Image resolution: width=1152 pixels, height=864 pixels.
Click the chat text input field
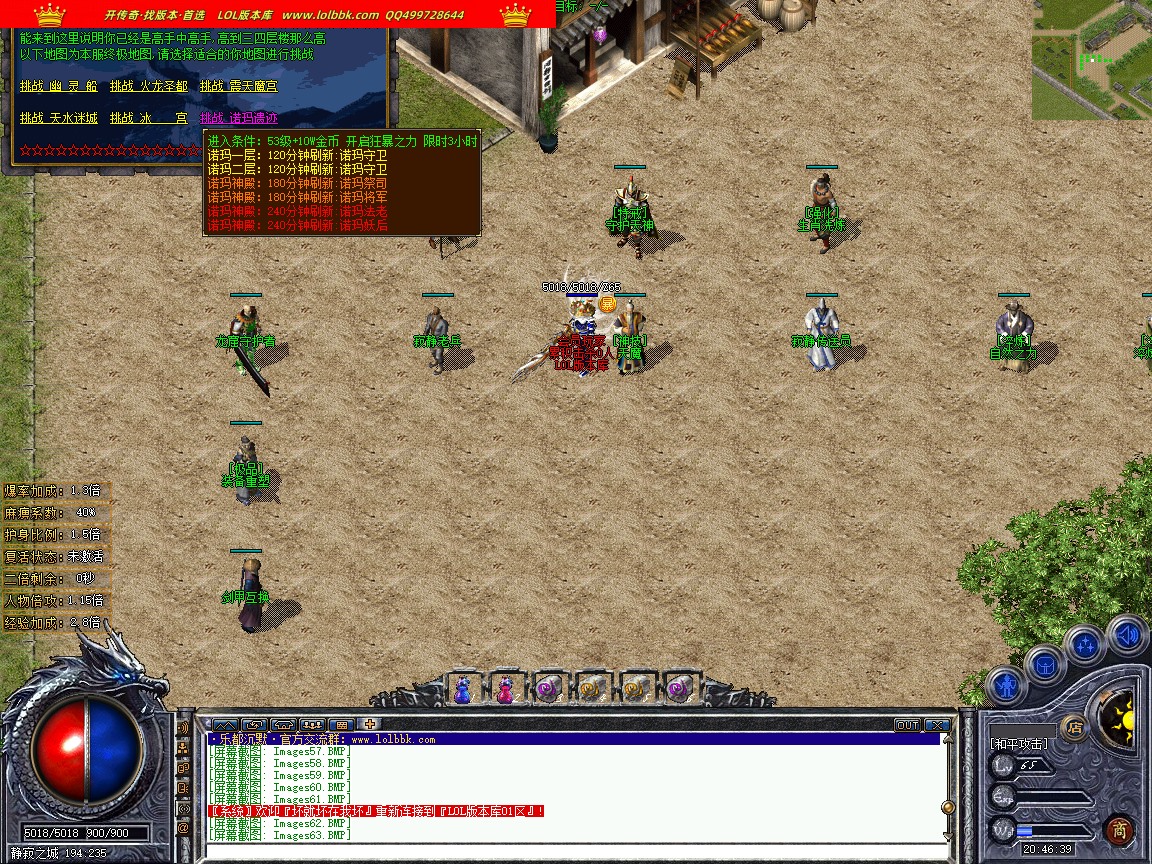click(570, 850)
